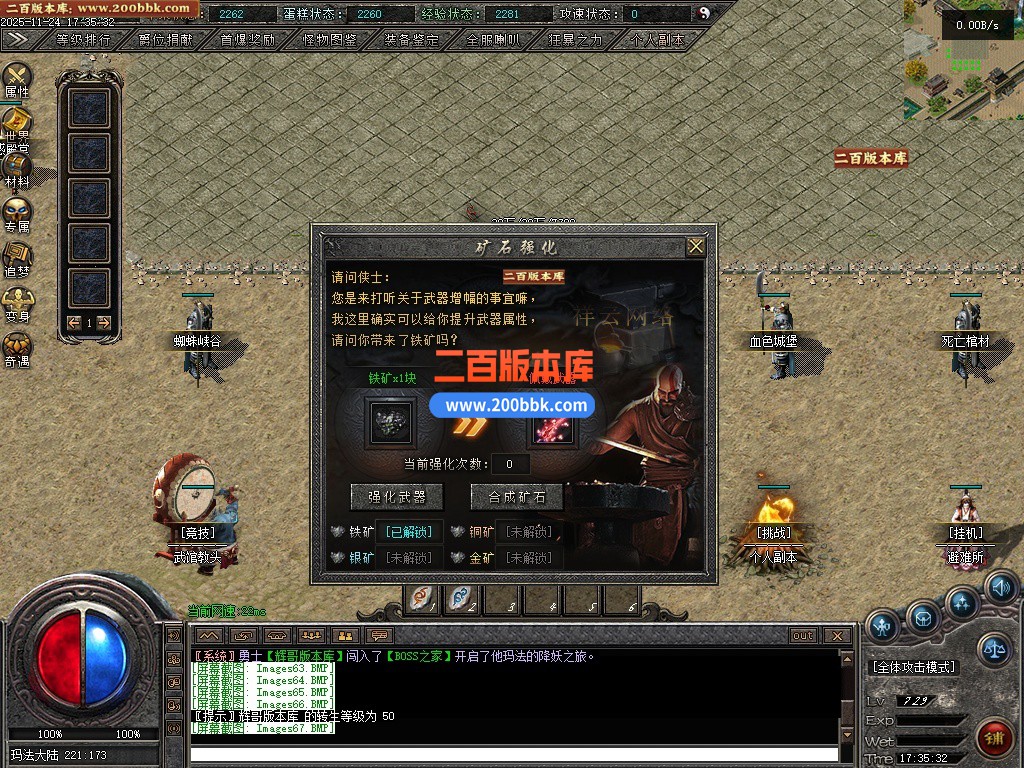Close the 矿石强化 window
Viewport: 1024px width, 768px height.
pos(696,246)
